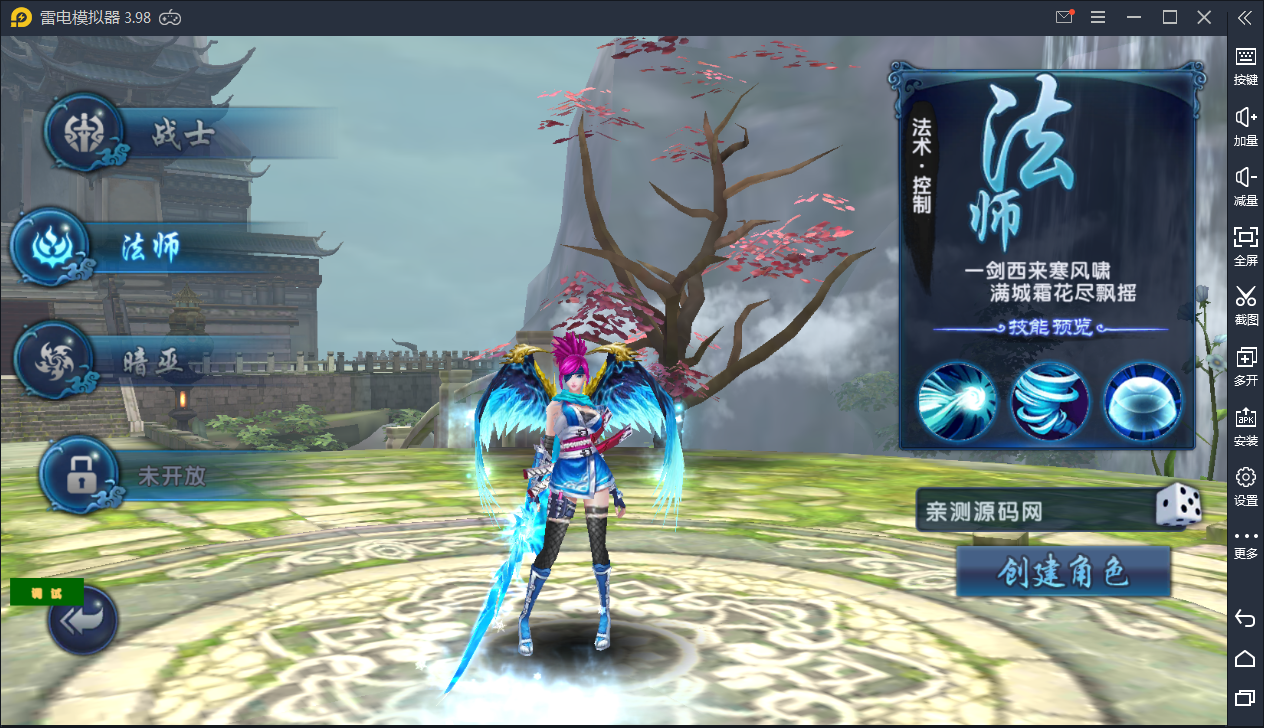
Task: Choose the 法师 mage class
Action: [x=150, y=248]
